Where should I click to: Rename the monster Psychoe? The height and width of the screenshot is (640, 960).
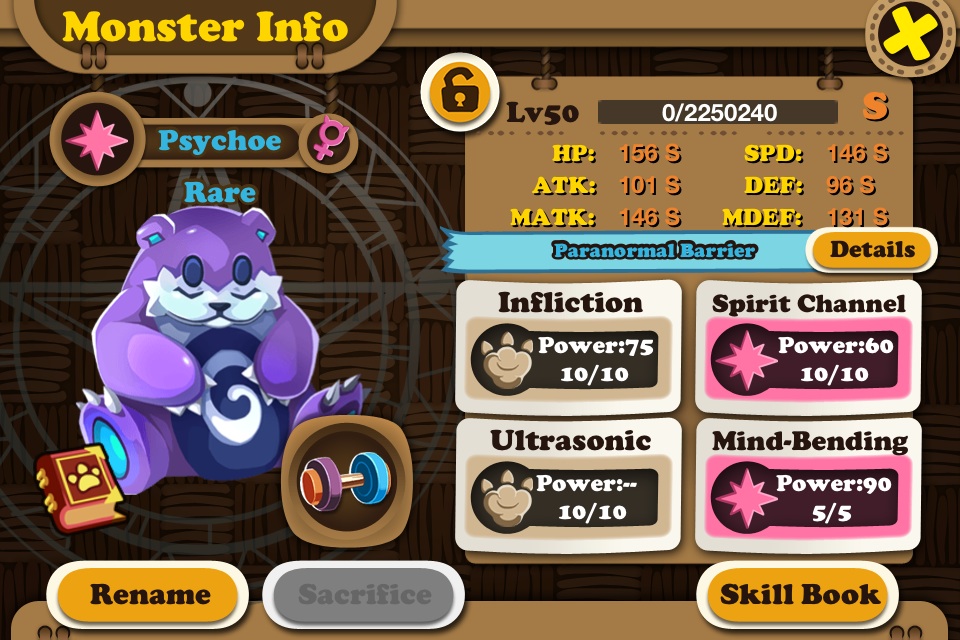click(x=150, y=595)
